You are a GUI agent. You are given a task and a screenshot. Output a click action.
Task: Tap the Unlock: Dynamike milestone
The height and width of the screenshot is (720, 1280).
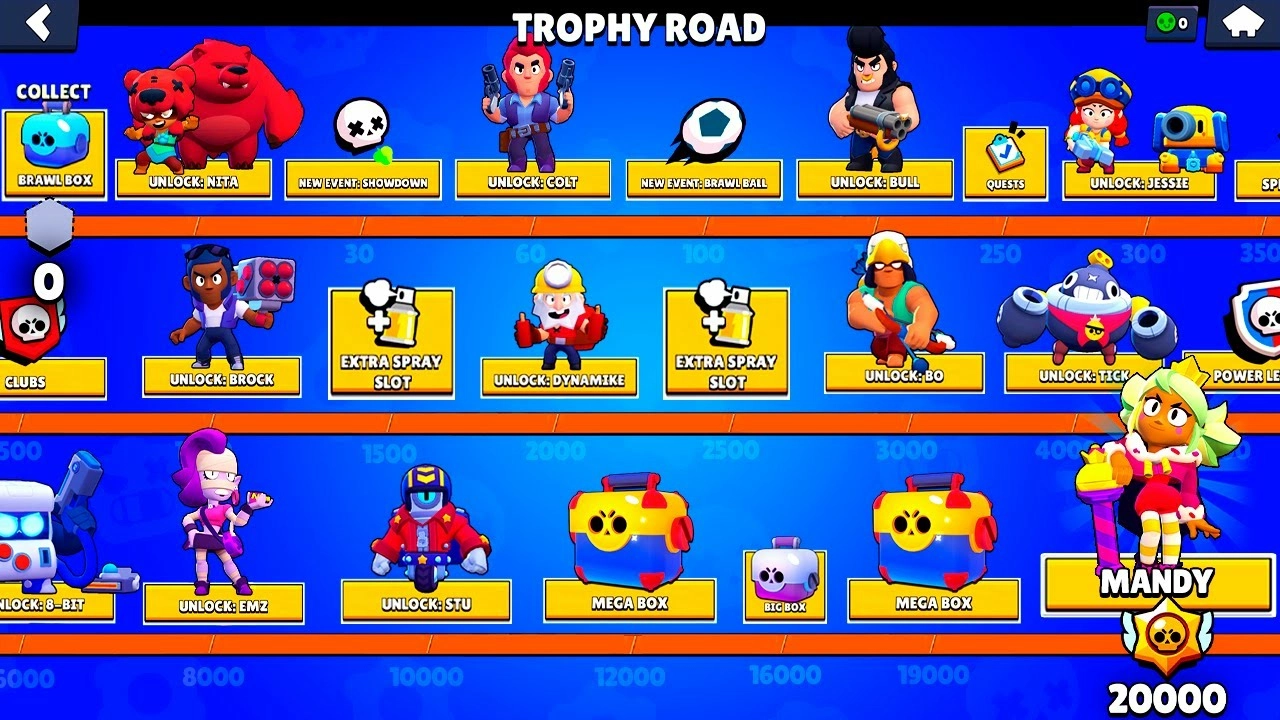[x=560, y=379]
